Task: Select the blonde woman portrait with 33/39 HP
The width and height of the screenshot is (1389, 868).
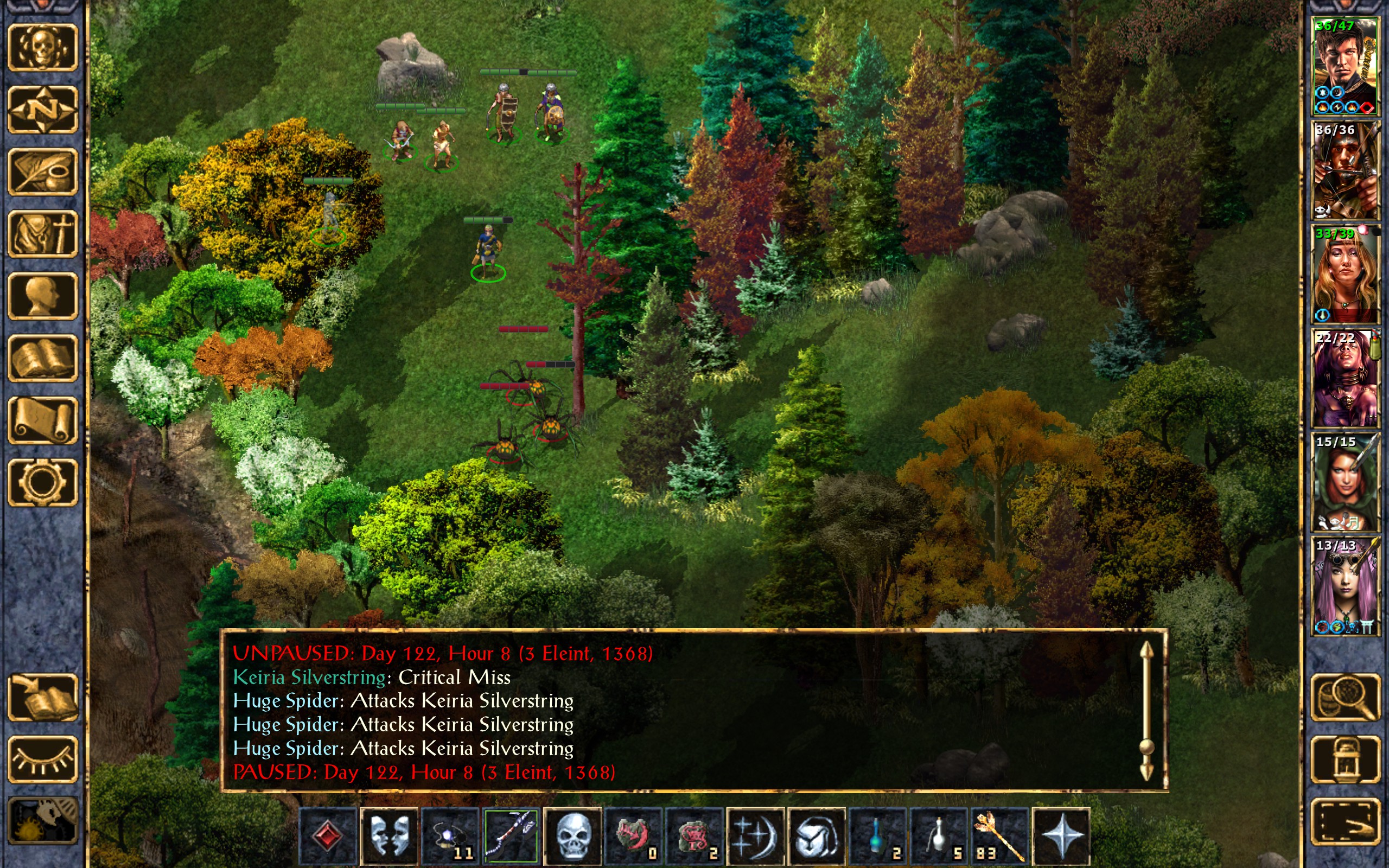Action: click(1345, 275)
